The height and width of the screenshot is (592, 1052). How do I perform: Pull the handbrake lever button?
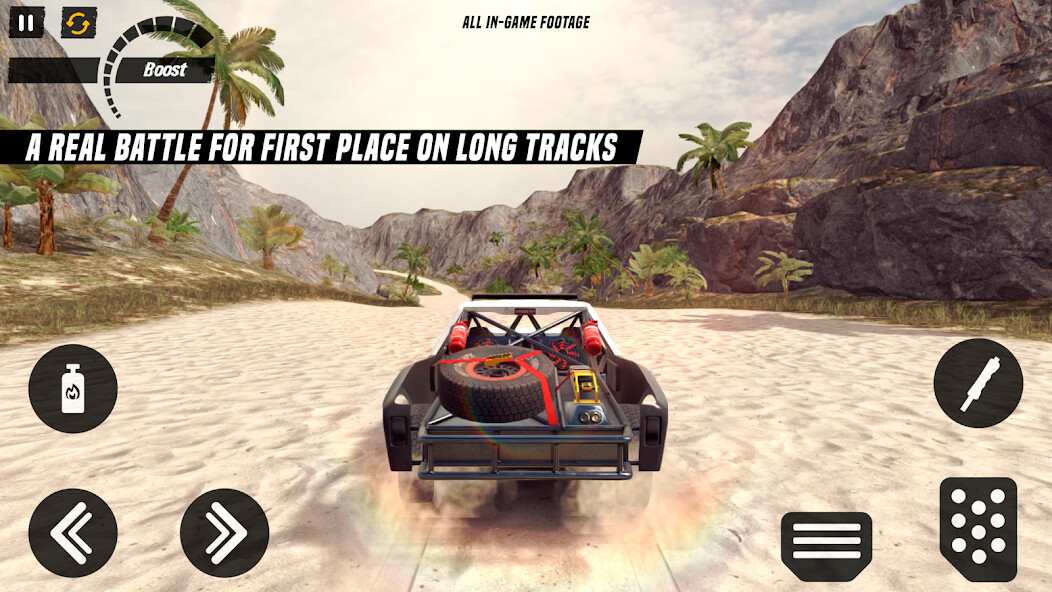tap(977, 383)
